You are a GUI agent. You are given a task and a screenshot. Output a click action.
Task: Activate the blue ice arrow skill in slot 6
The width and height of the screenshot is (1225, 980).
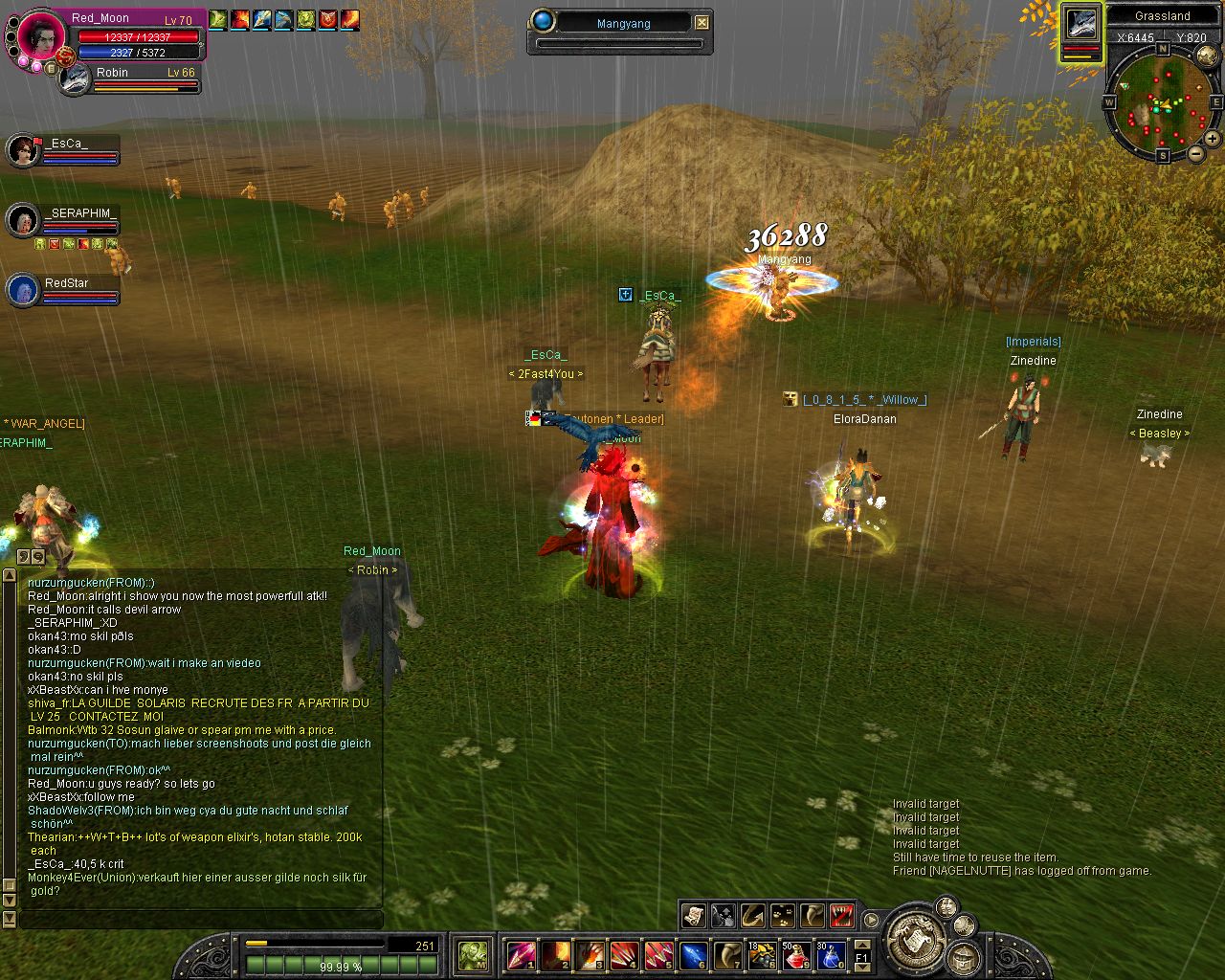(x=693, y=954)
